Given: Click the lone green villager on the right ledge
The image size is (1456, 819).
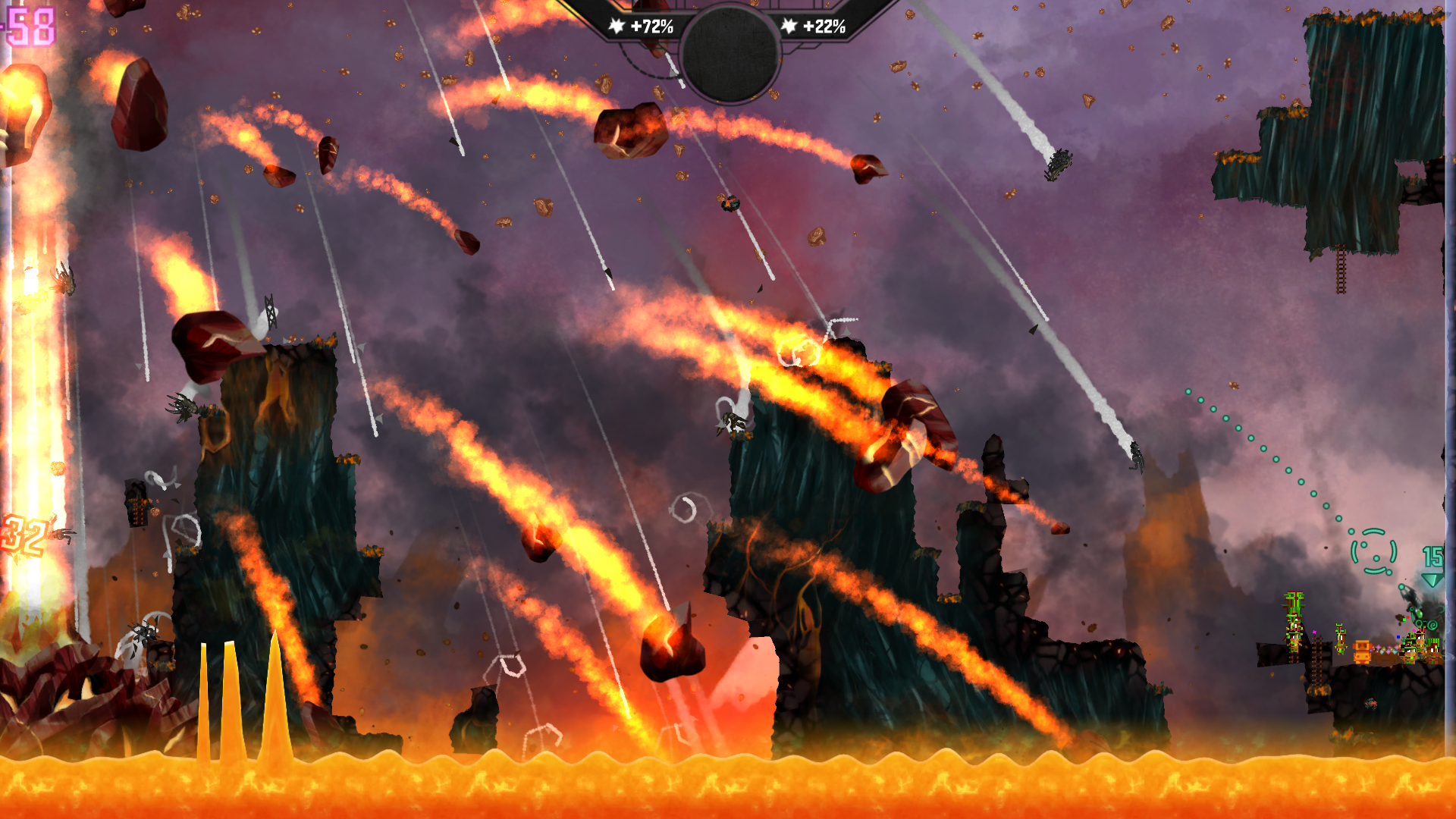Looking at the screenshot, I should tap(1341, 639).
